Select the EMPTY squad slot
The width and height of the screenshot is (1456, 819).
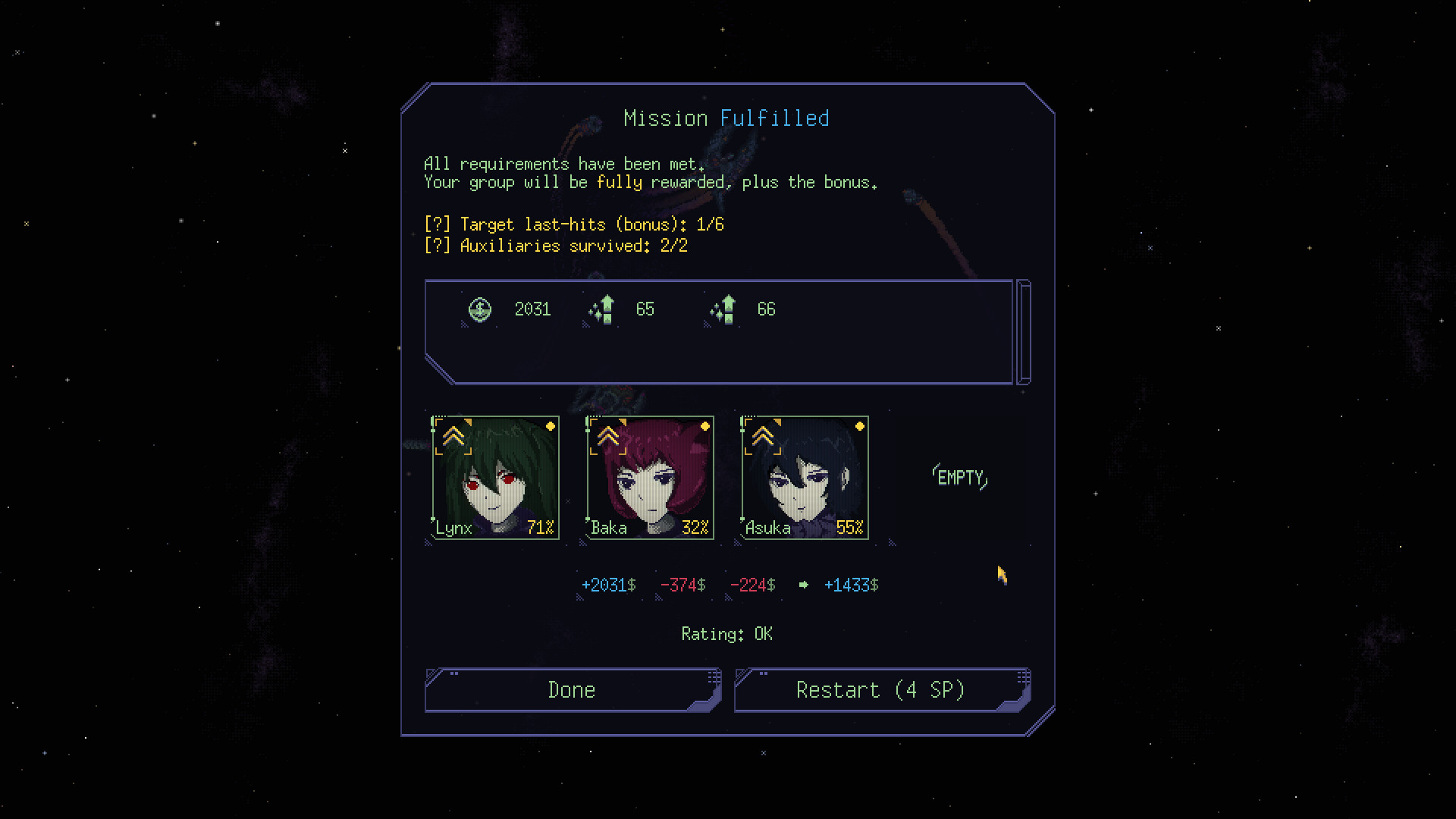[959, 478]
